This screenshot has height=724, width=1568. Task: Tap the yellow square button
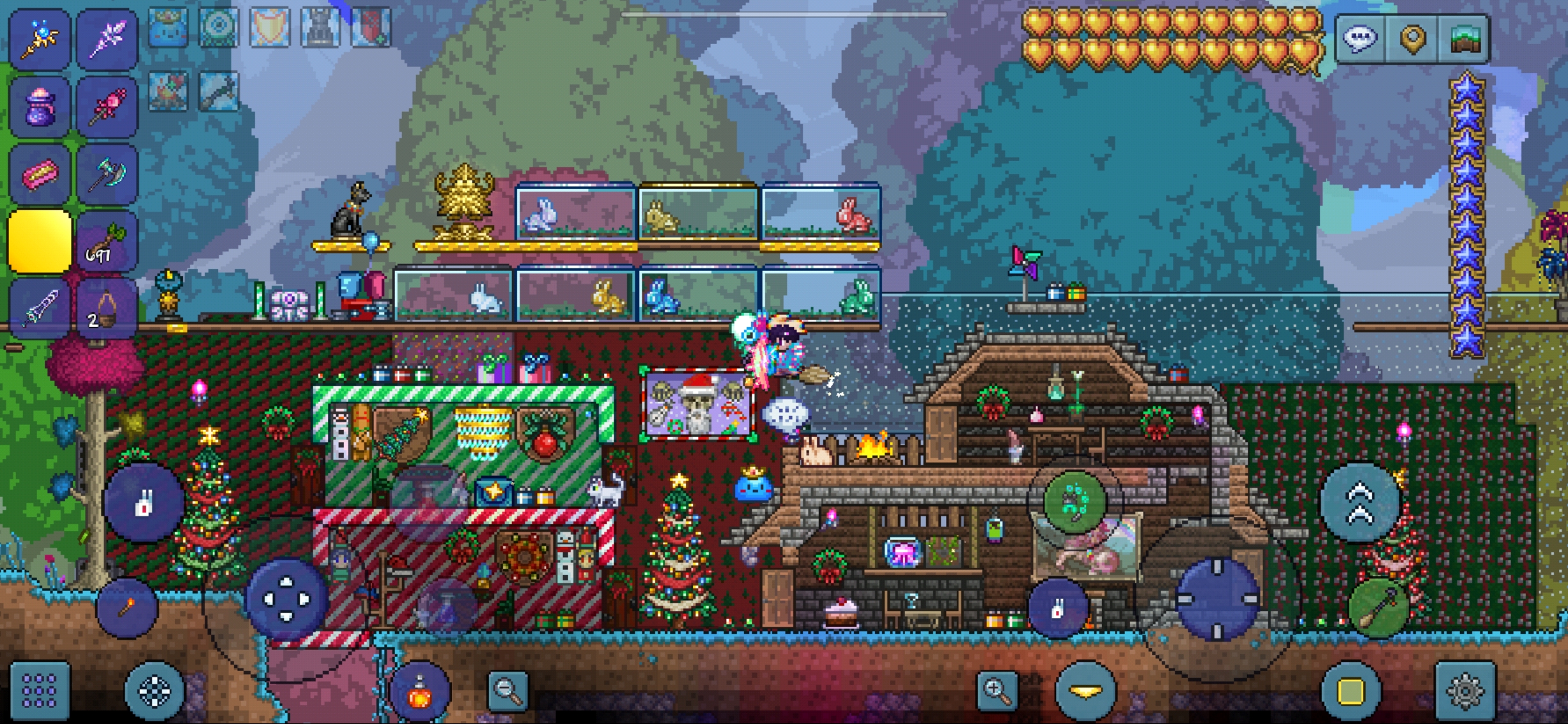[x=1350, y=691]
